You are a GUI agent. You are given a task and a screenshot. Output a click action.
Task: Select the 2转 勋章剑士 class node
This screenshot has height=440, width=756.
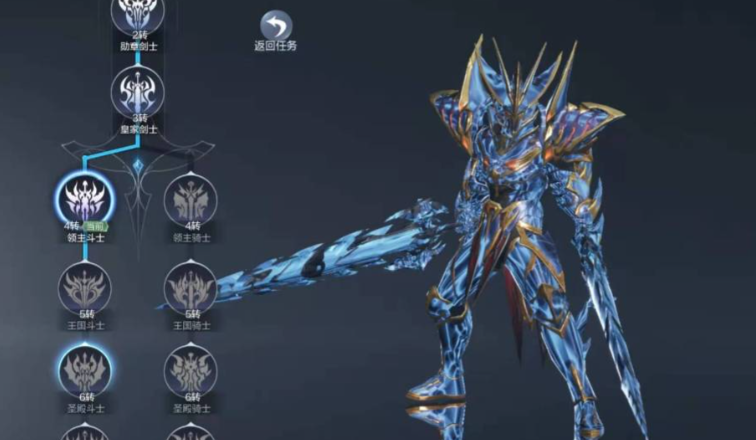(136, 12)
